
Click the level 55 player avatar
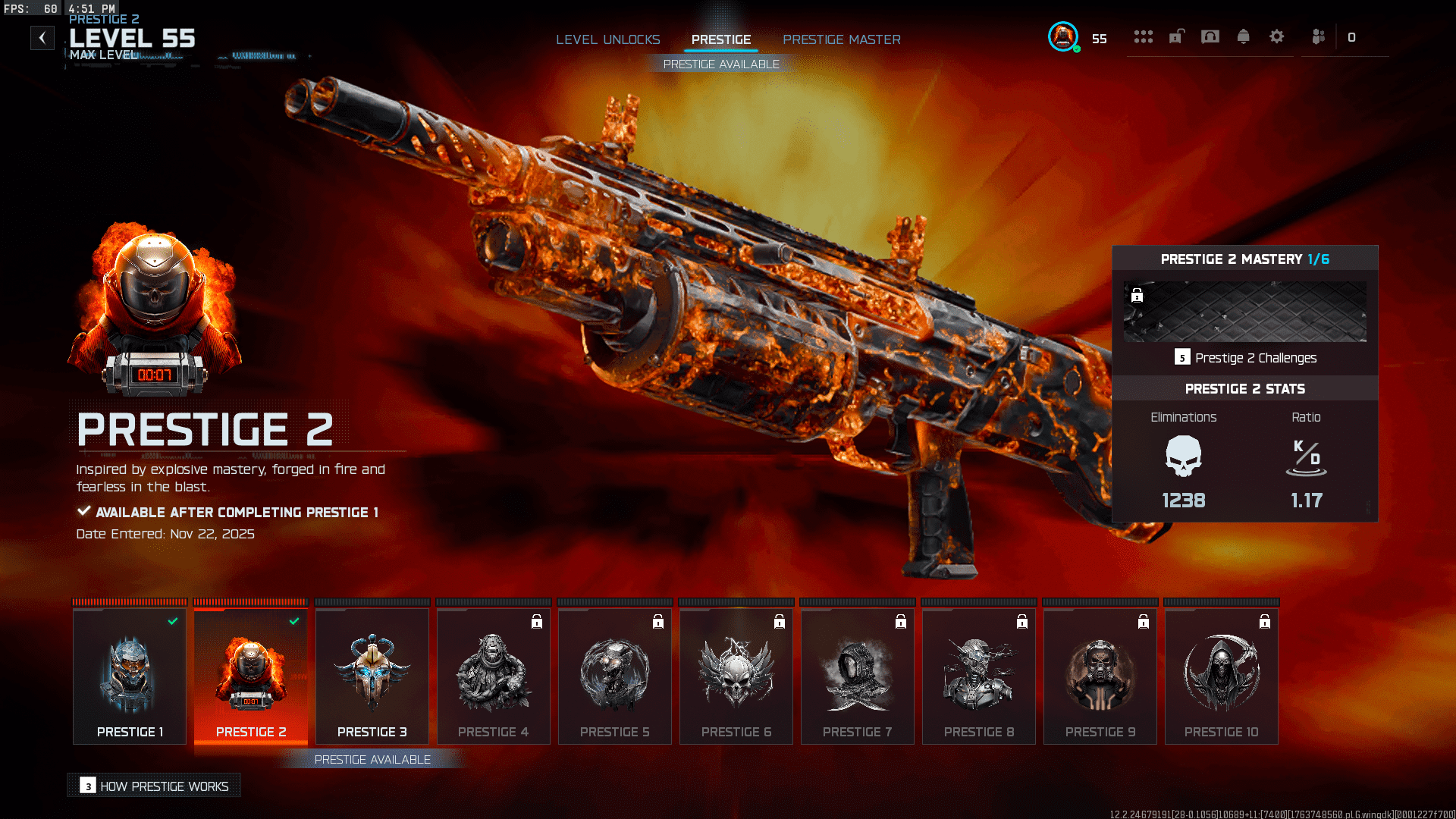pyautogui.click(x=1063, y=36)
